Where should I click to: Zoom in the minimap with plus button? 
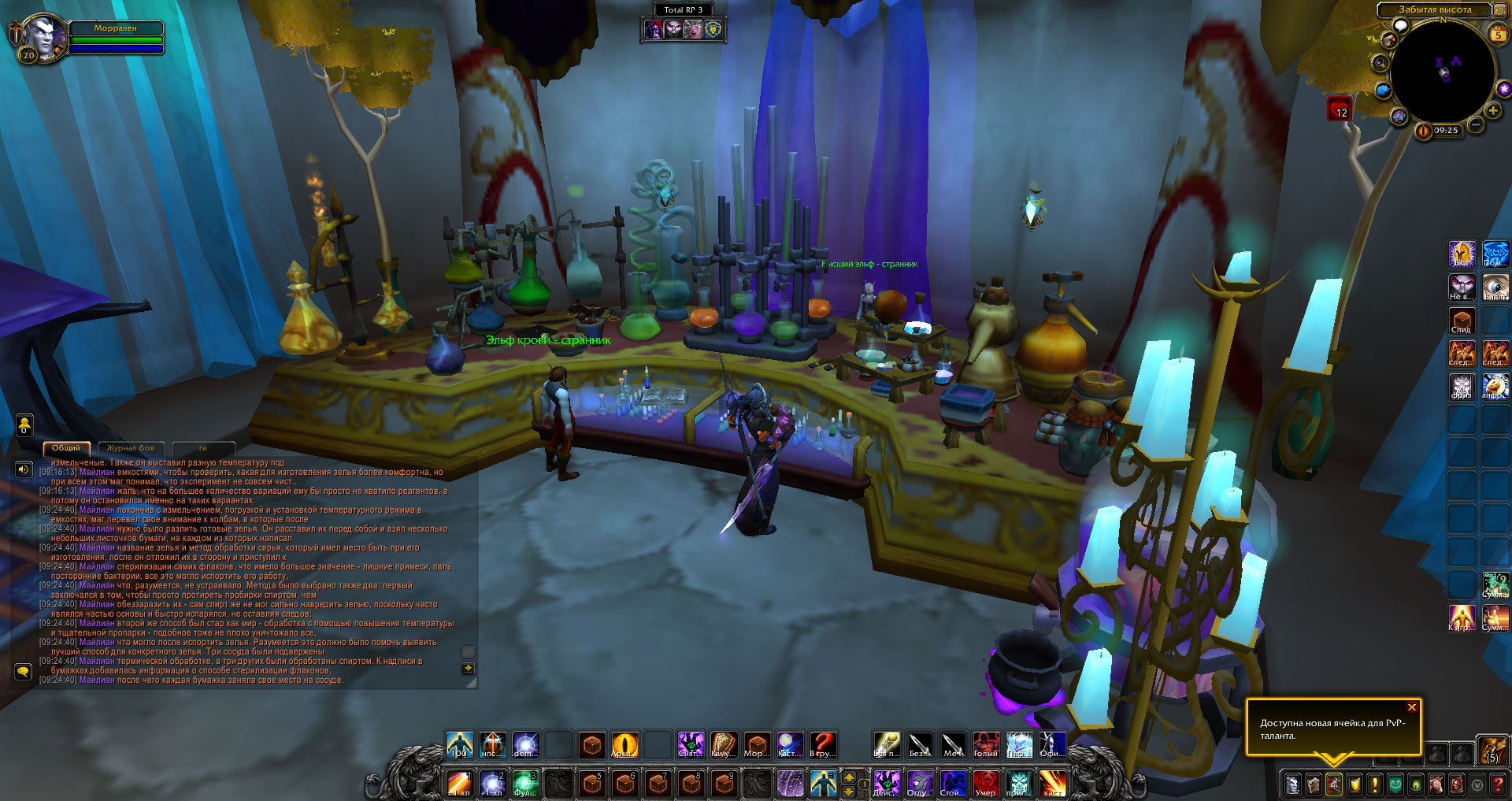[x=1493, y=110]
